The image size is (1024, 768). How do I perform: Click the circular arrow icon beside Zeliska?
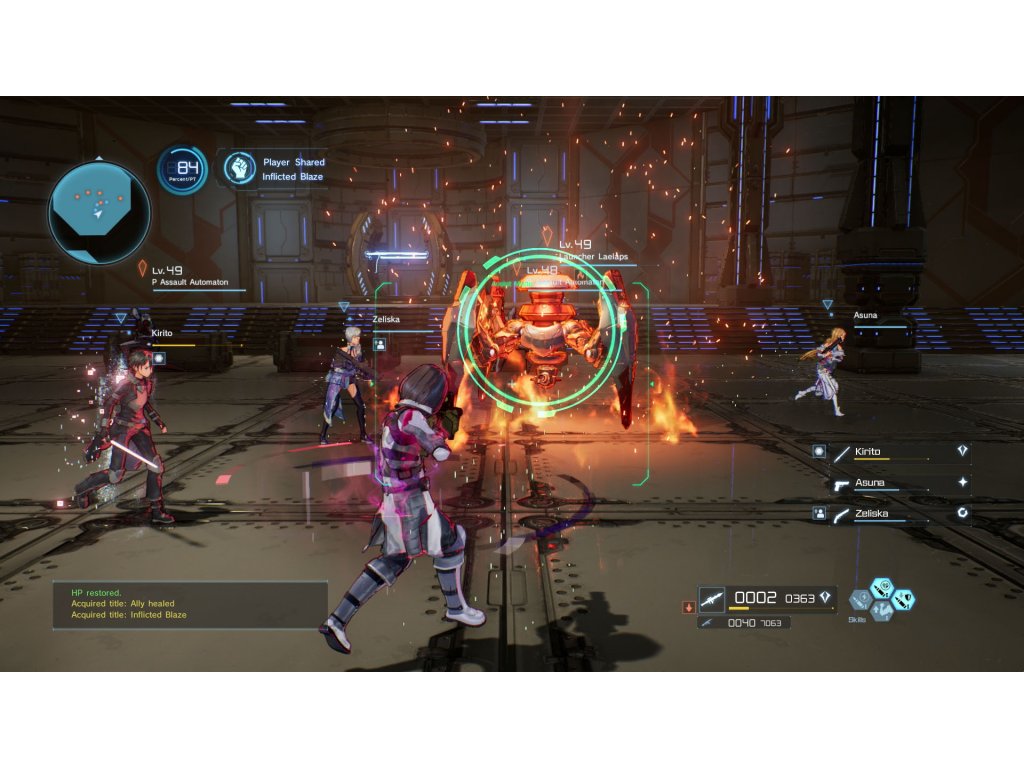tap(962, 513)
